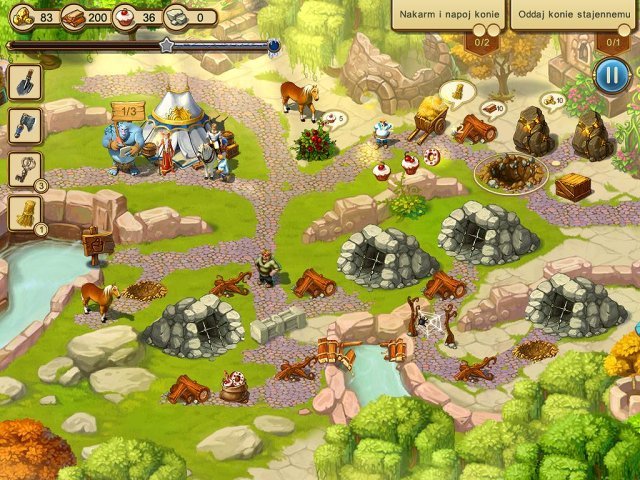
Task: Open the 'Nakarm i napoj konie' objective
Action: tap(446, 16)
